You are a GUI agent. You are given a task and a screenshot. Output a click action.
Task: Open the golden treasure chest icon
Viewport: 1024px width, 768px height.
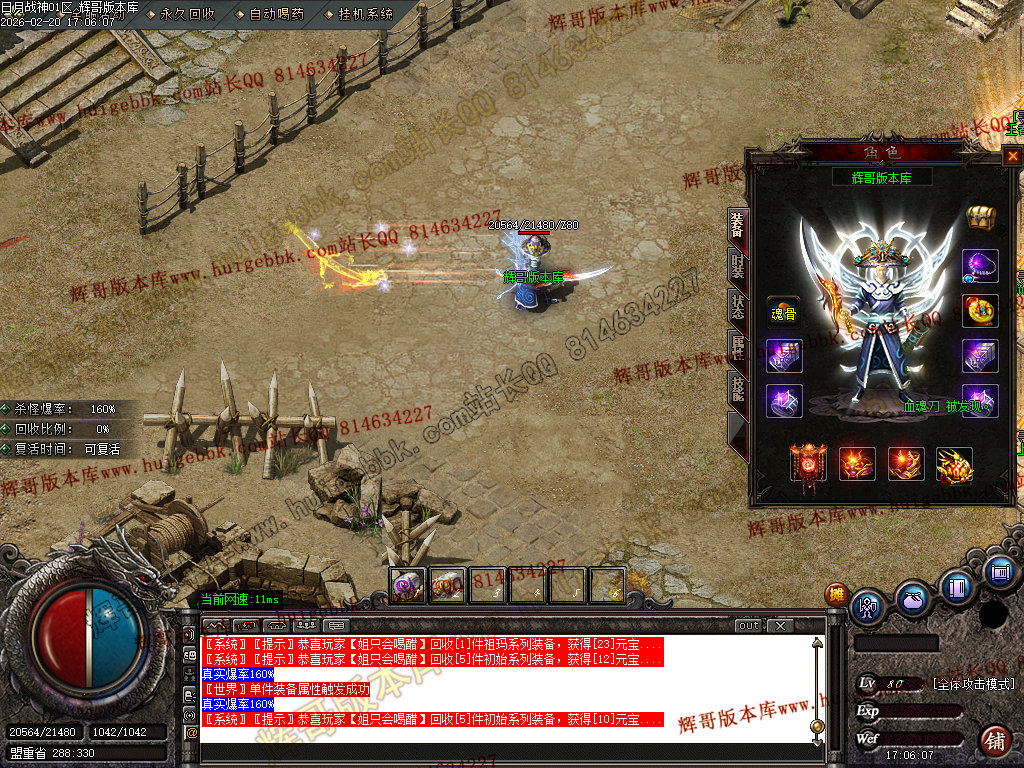click(979, 217)
